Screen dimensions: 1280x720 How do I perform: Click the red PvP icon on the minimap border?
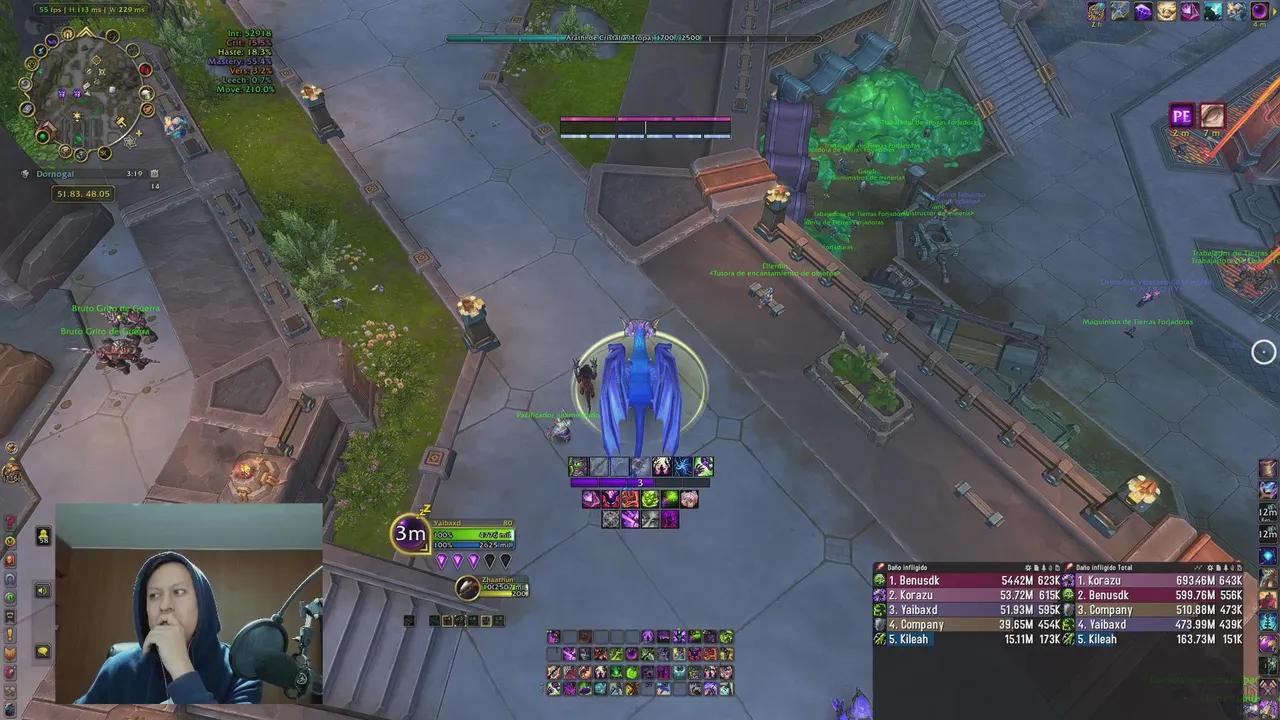coord(145,70)
